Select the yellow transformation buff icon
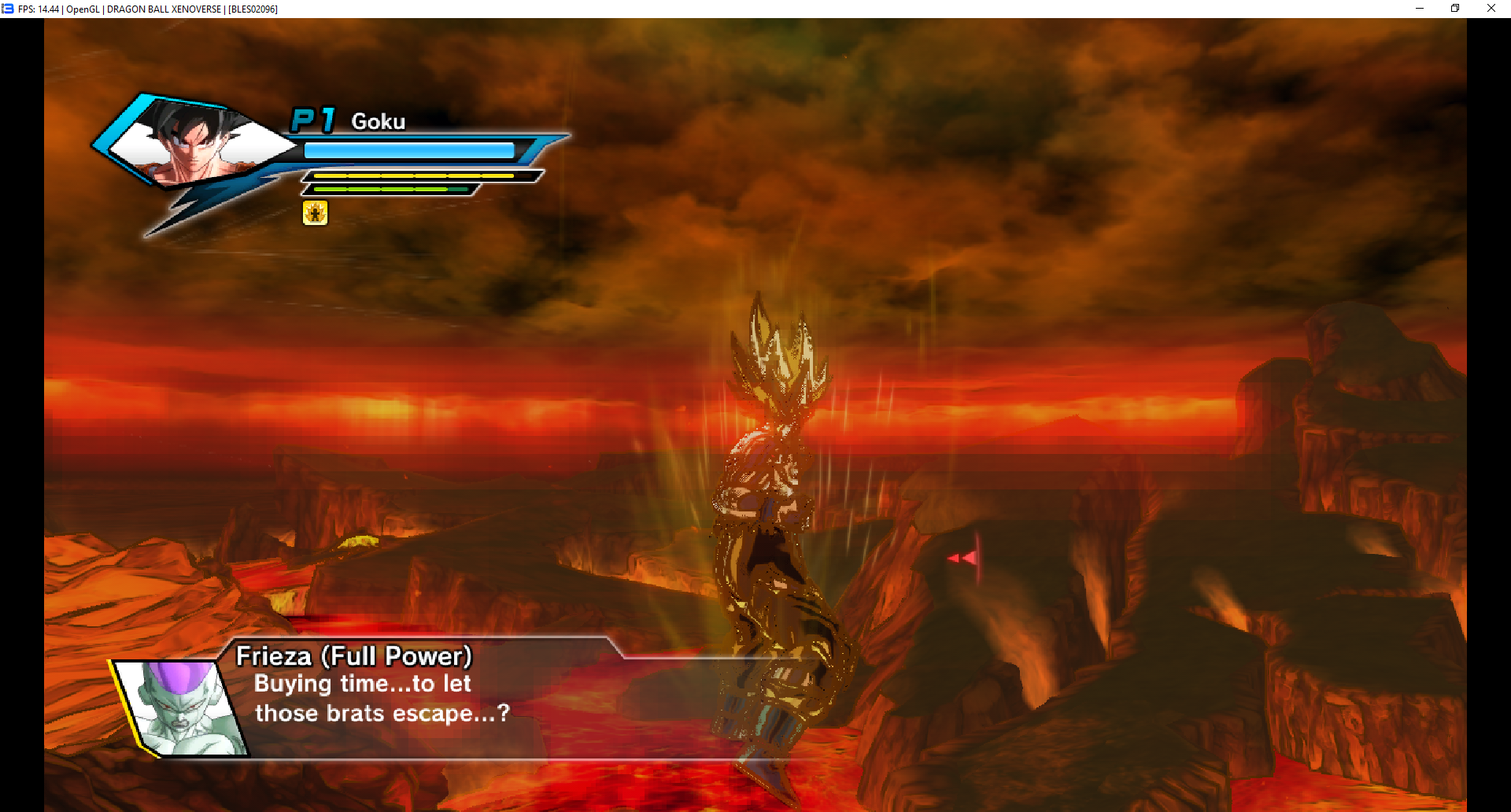Image resolution: width=1511 pixels, height=812 pixels. 315,212
